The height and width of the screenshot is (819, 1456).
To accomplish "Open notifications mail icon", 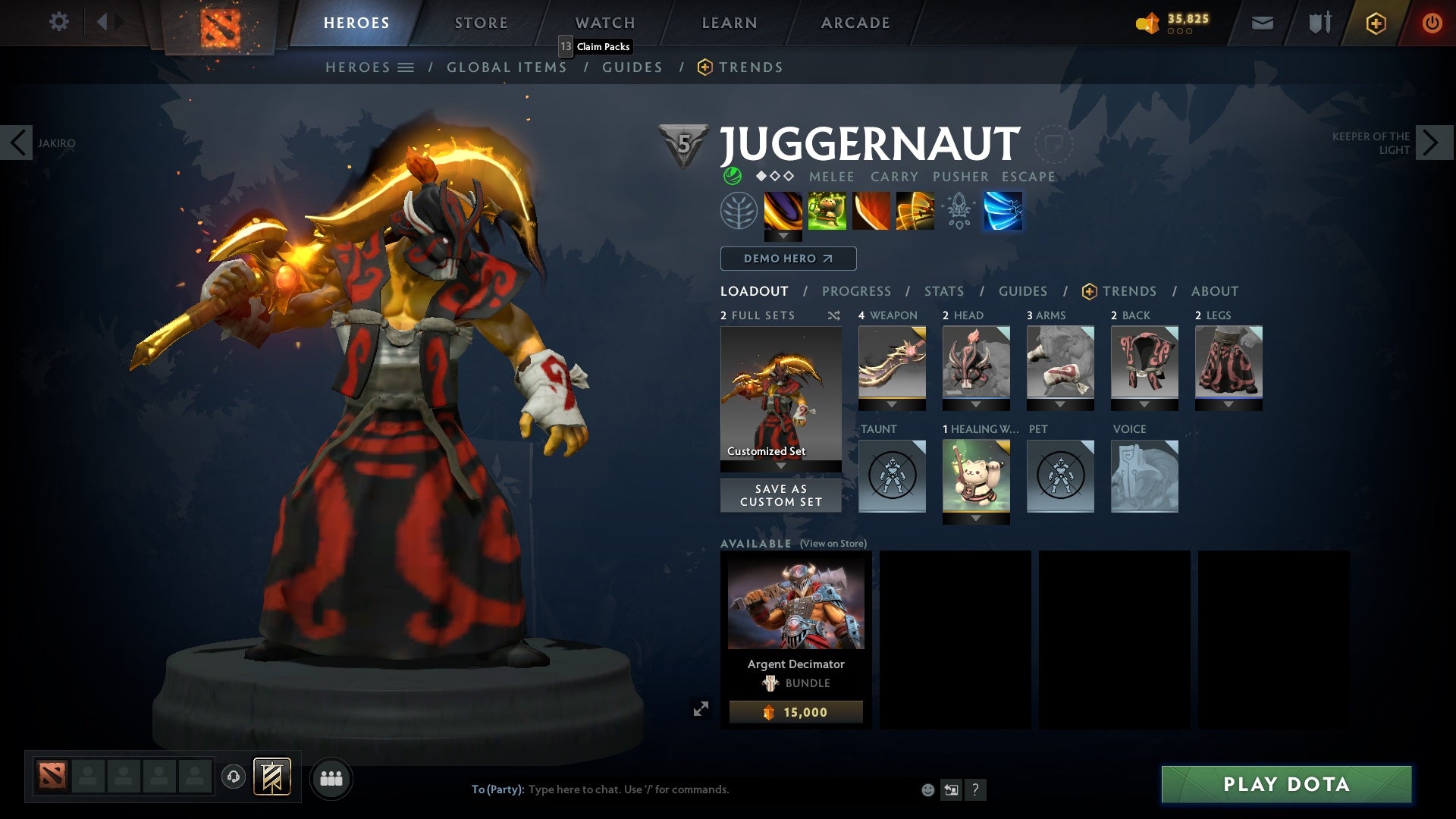I will (1261, 22).
